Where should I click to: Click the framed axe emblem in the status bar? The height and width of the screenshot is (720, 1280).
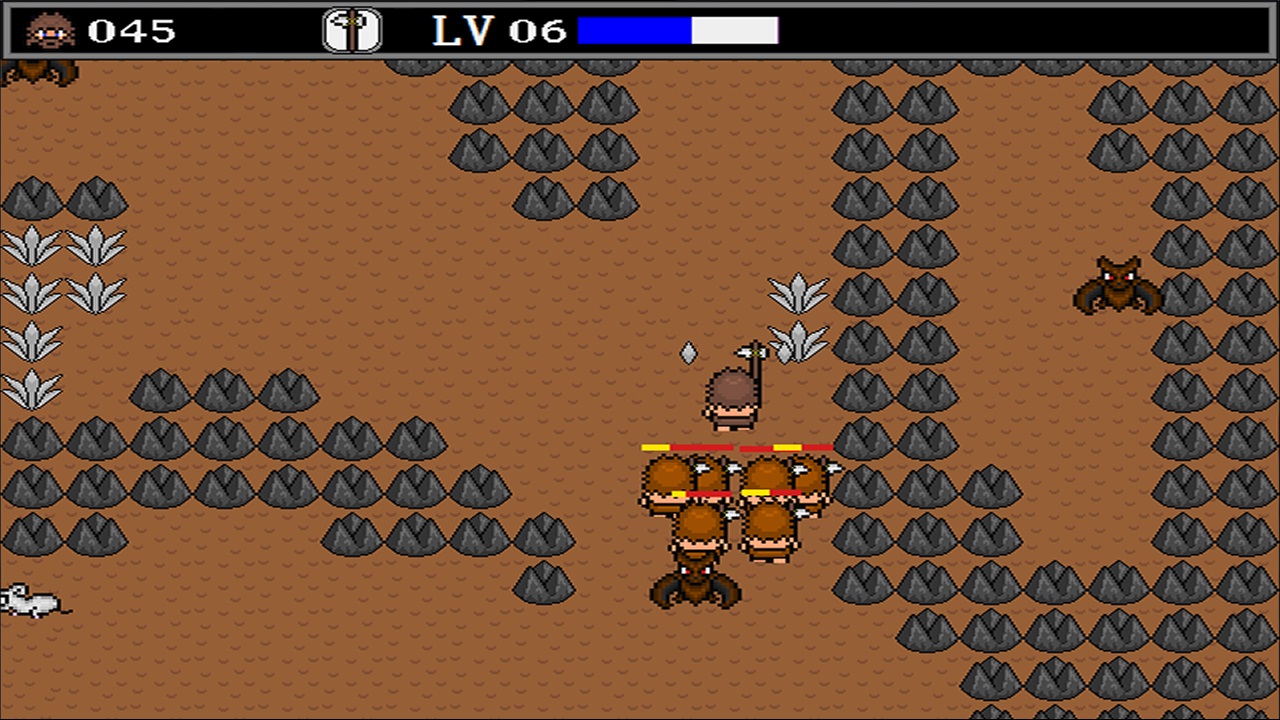351,30
